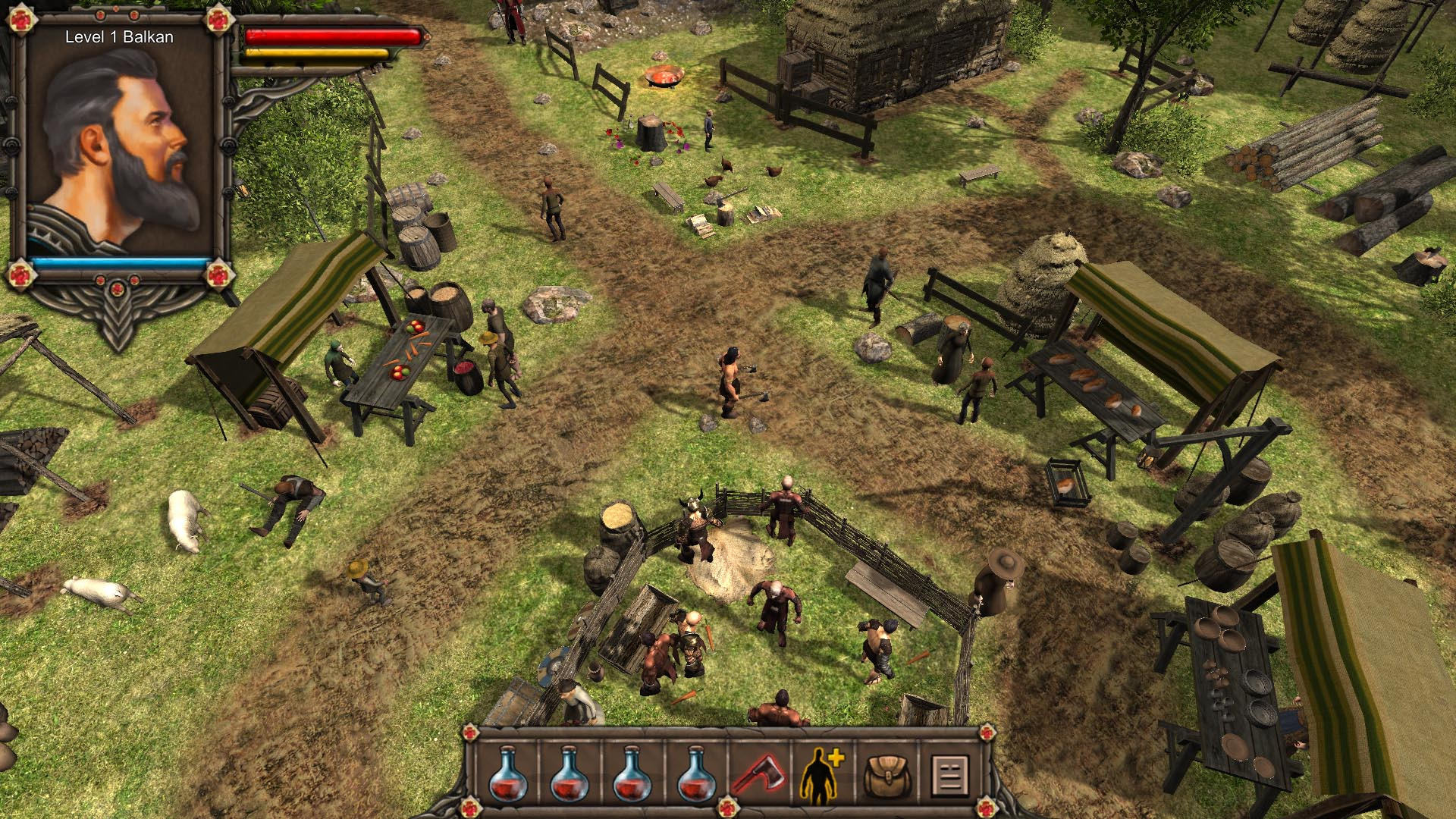Open the menu list icon on hotbar

(949, 774)
